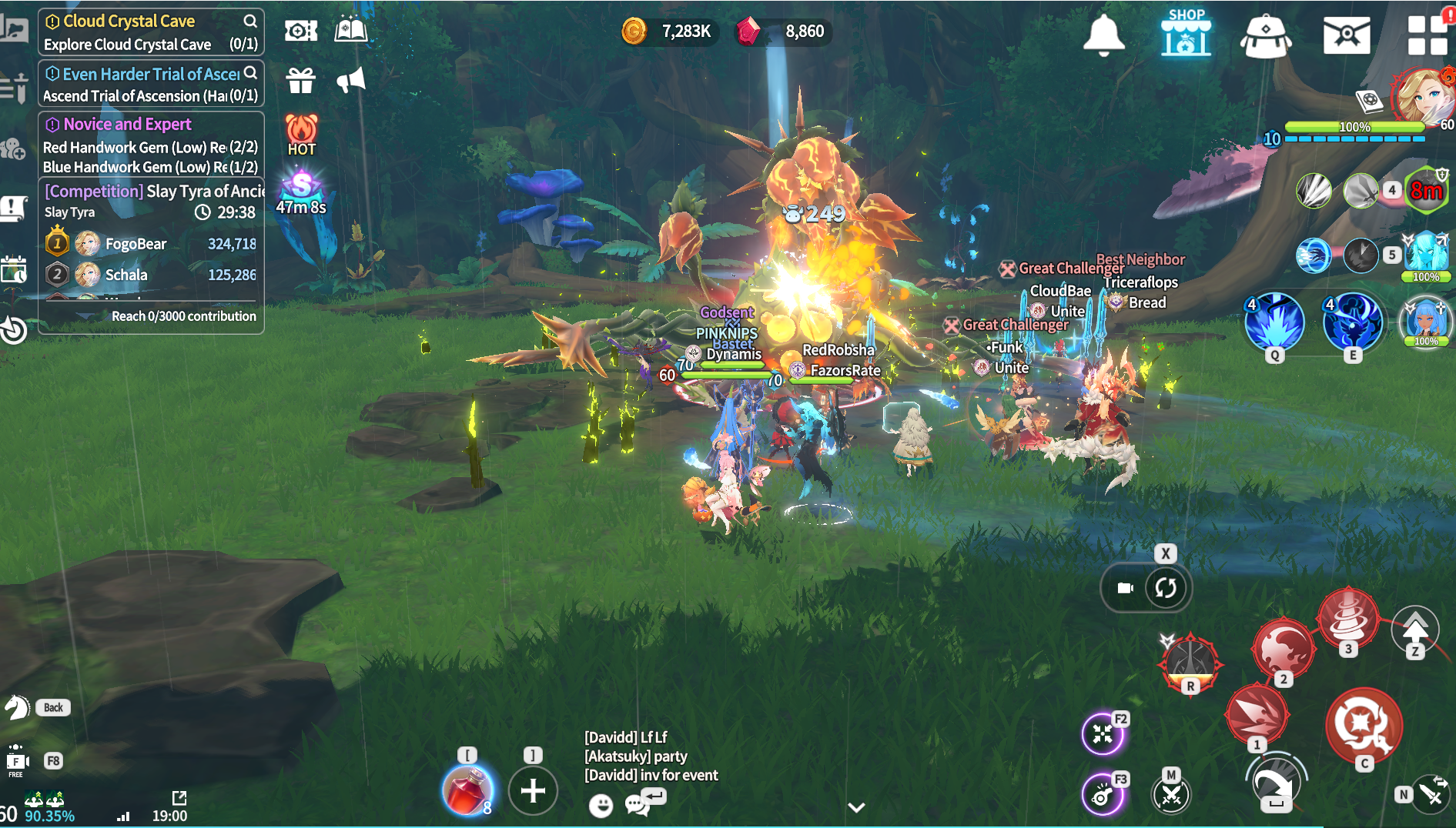1456x828 pixels.
Task: Cast the red tornado skill labeled 3
Action: [1347, 616]
